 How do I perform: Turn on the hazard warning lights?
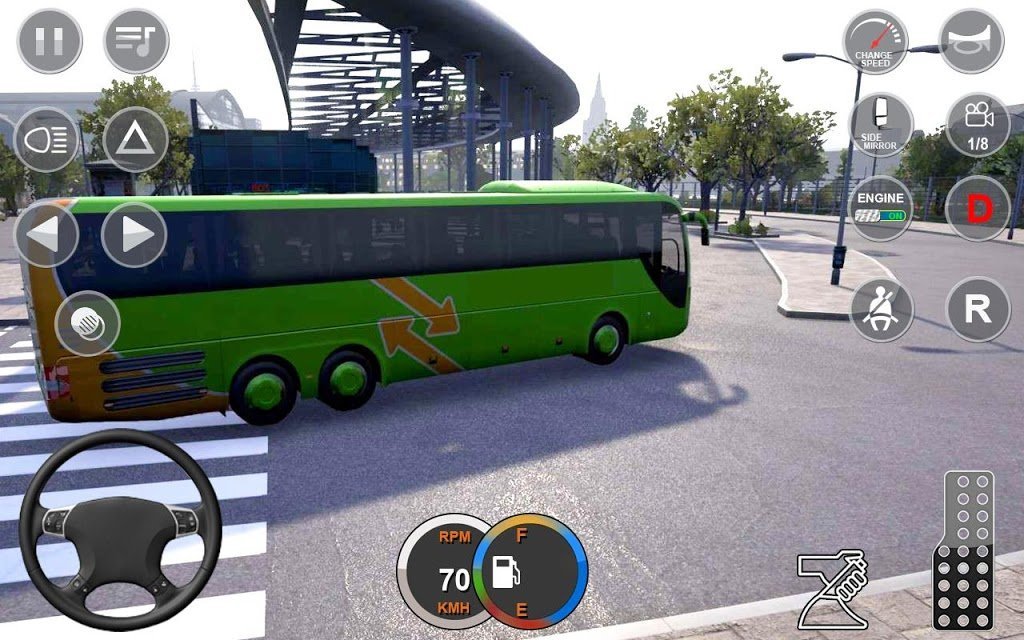pyautogui.click(x=135, y=138)
